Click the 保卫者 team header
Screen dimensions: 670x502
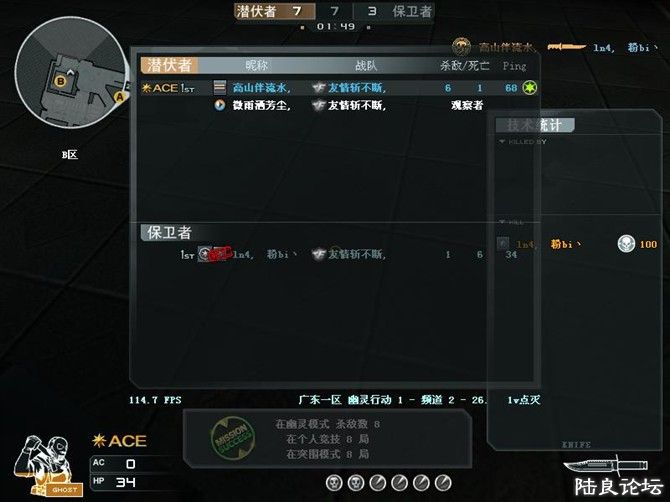[x=168, y=232]
